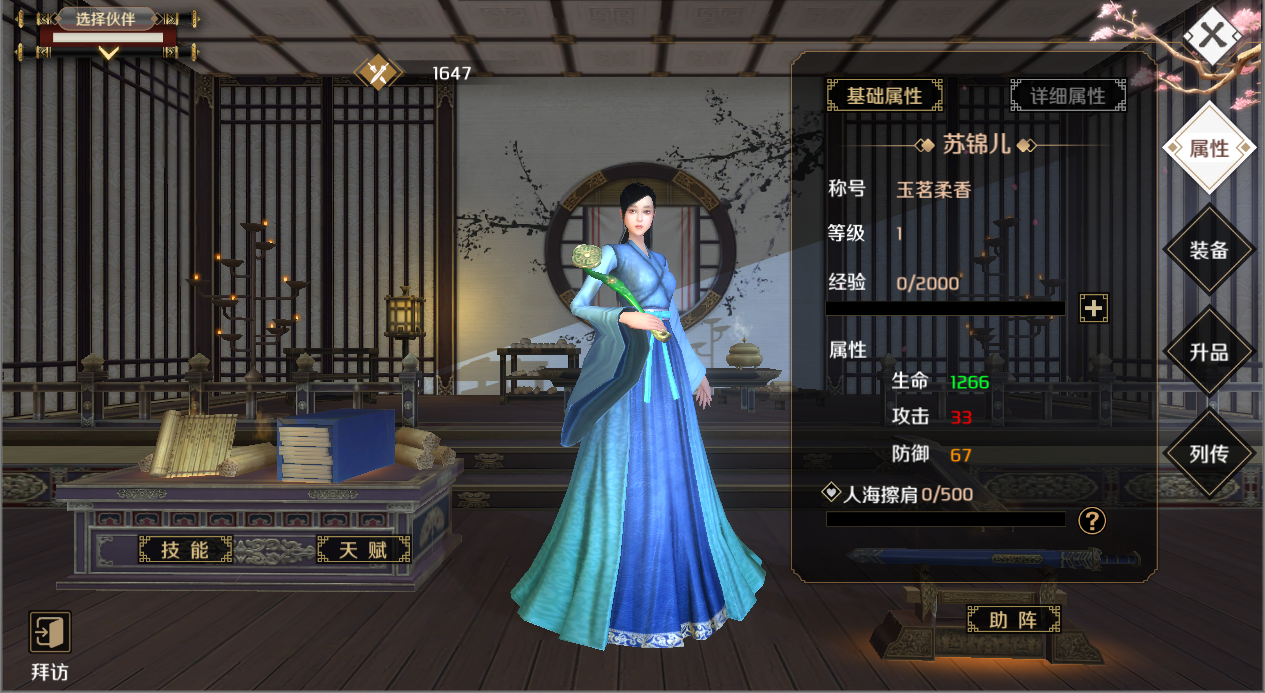The image size is (1265, 693).
Task: Open the 技能 skills button
Action: pos(185,549)
